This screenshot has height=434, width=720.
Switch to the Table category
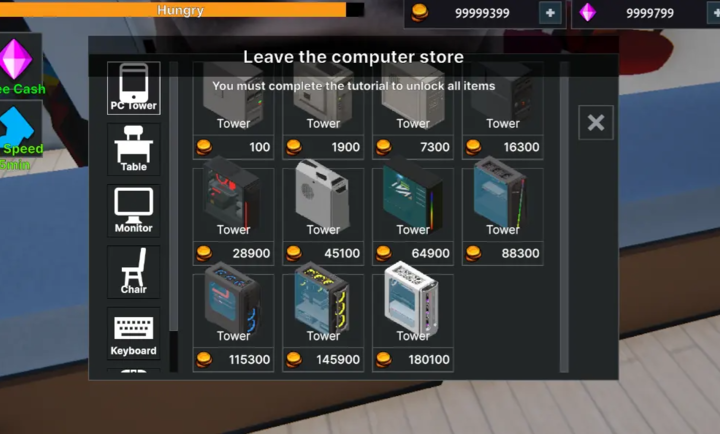tap(133, 150)
